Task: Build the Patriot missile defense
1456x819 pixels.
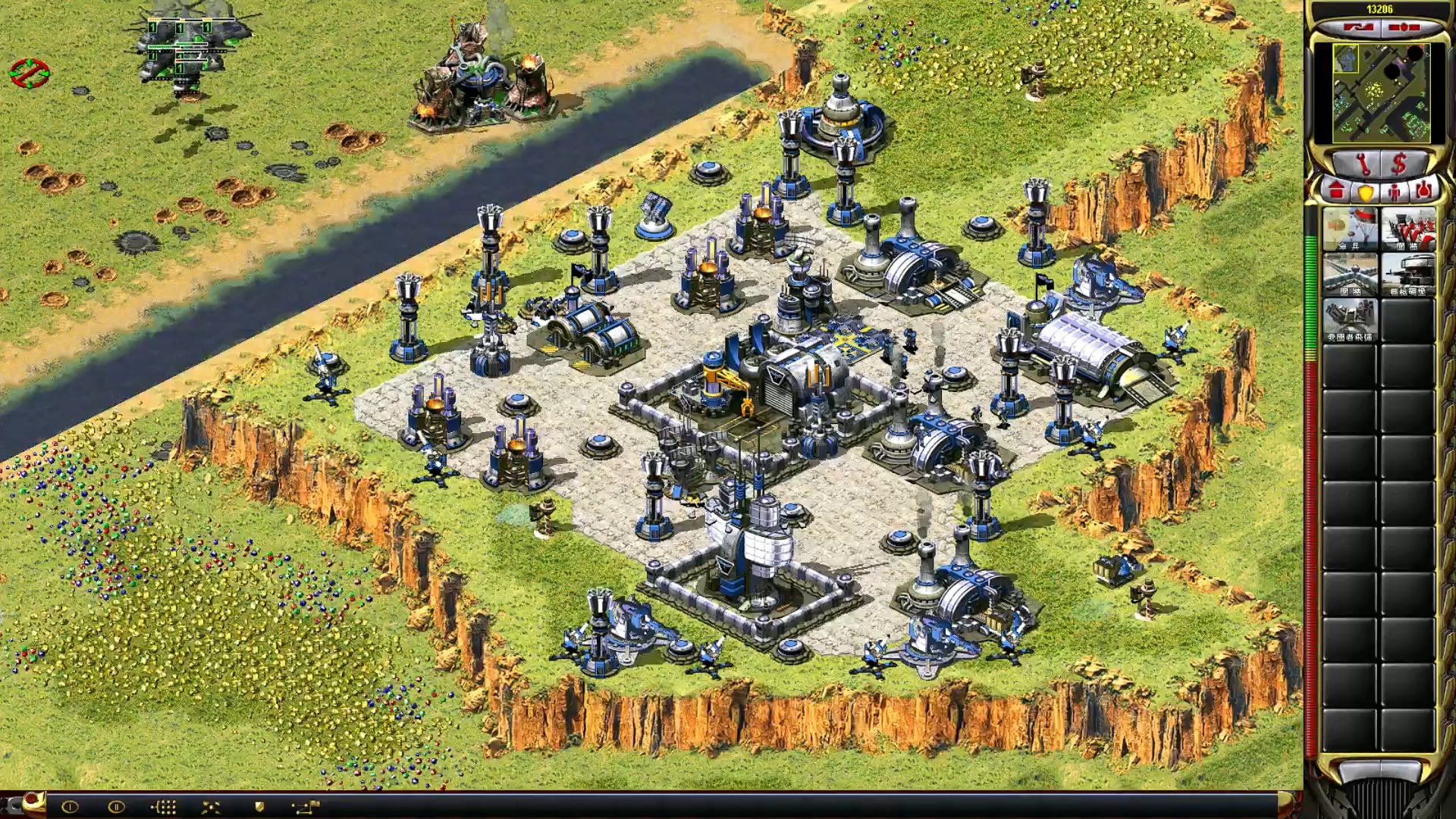Action: point(1350,320)
